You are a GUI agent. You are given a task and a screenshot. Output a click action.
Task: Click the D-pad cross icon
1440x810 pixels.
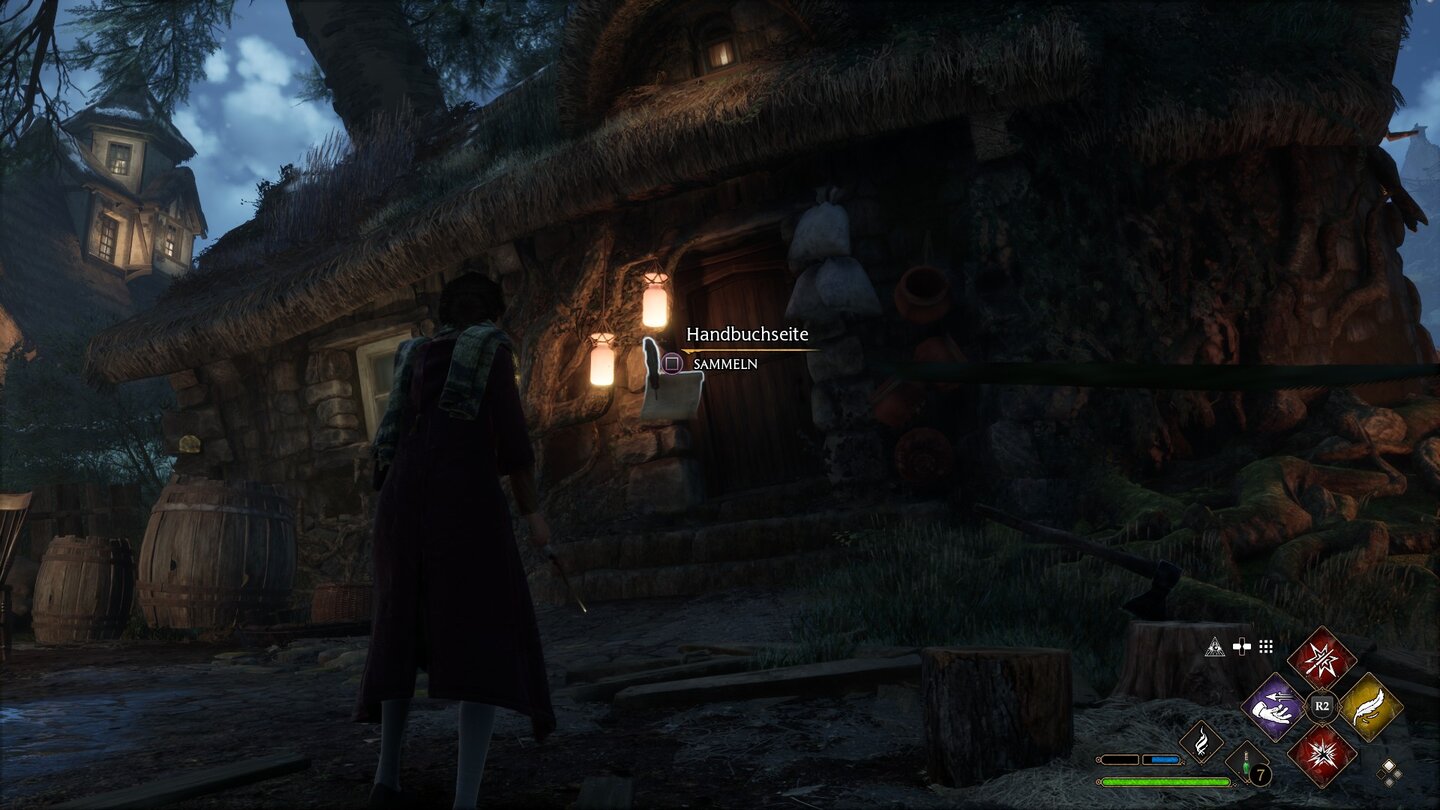click(x=1241, y=645)
